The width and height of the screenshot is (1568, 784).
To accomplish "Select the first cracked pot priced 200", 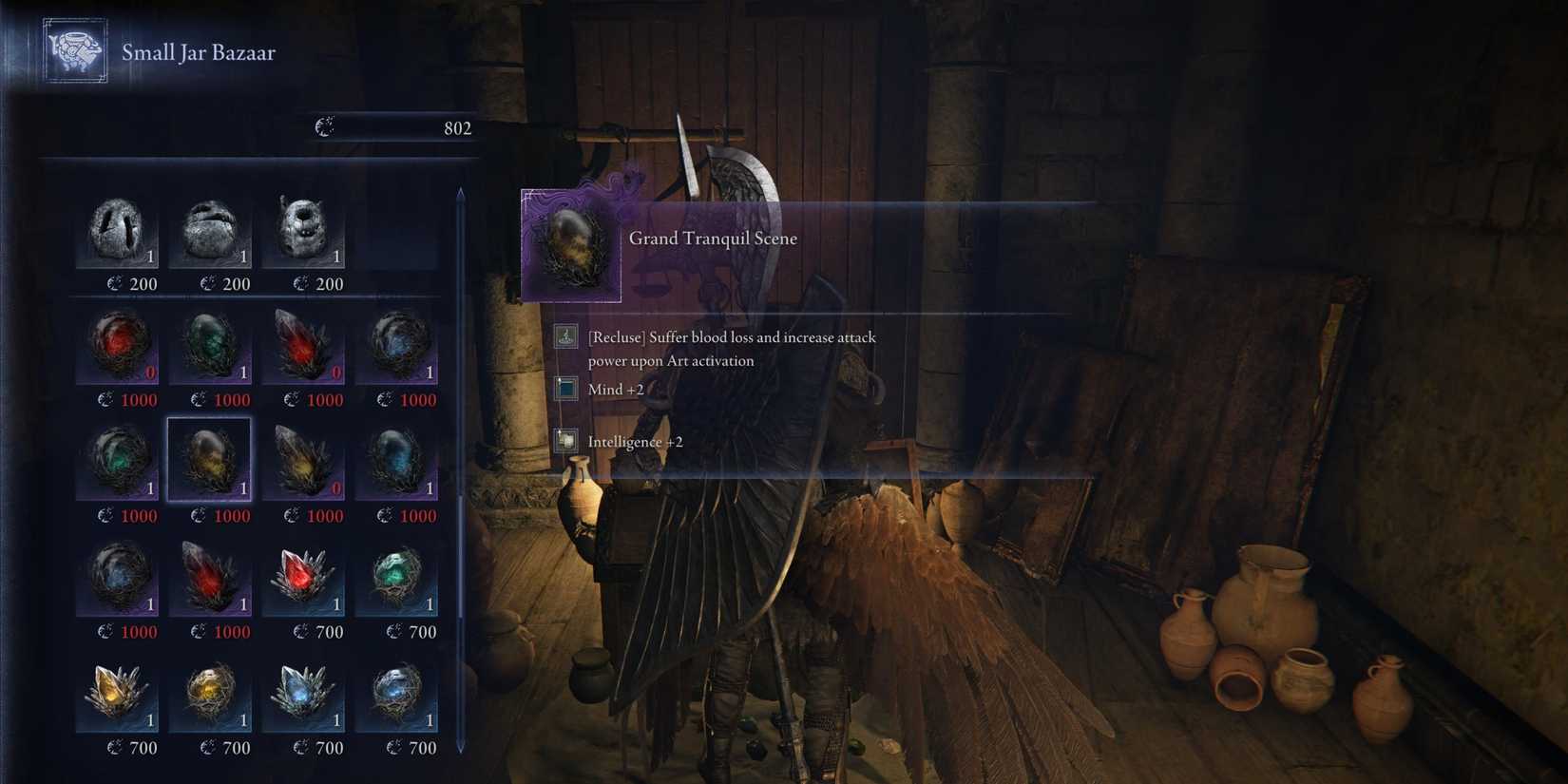I will click(x=117, y=228).
